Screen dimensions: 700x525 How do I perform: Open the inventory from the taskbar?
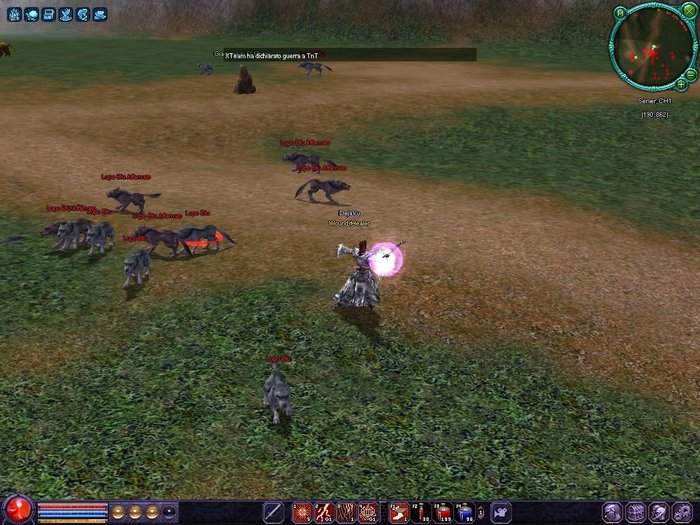point(635,512)
